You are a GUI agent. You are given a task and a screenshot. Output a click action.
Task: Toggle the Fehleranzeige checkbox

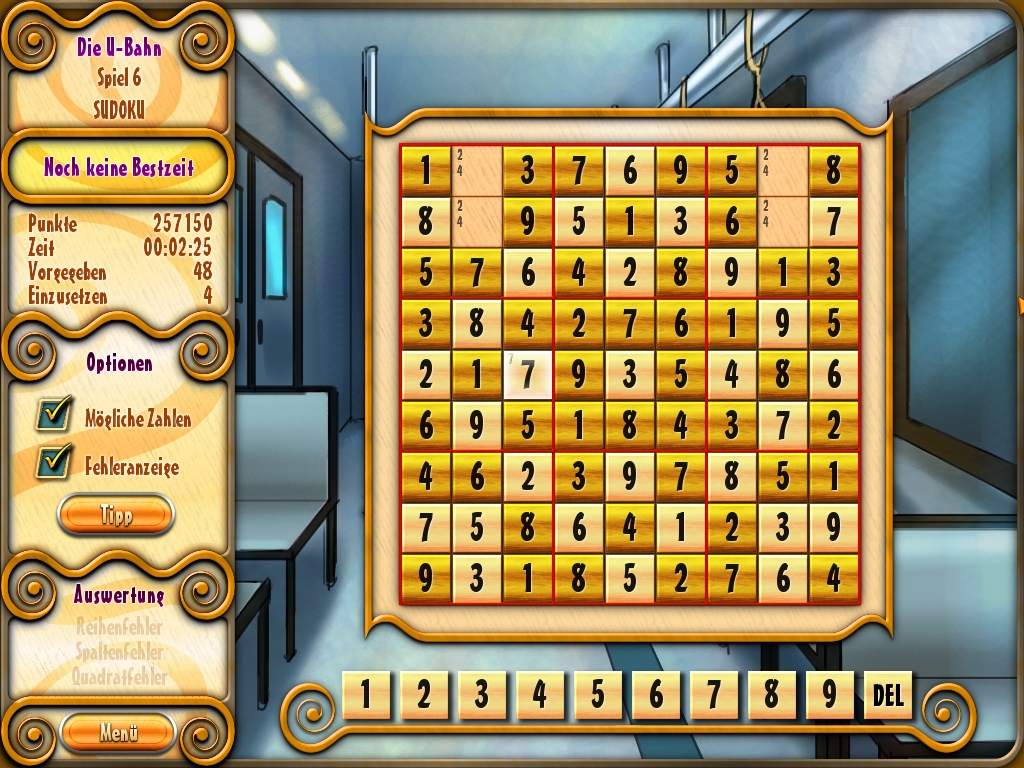(x=54, y=462)
